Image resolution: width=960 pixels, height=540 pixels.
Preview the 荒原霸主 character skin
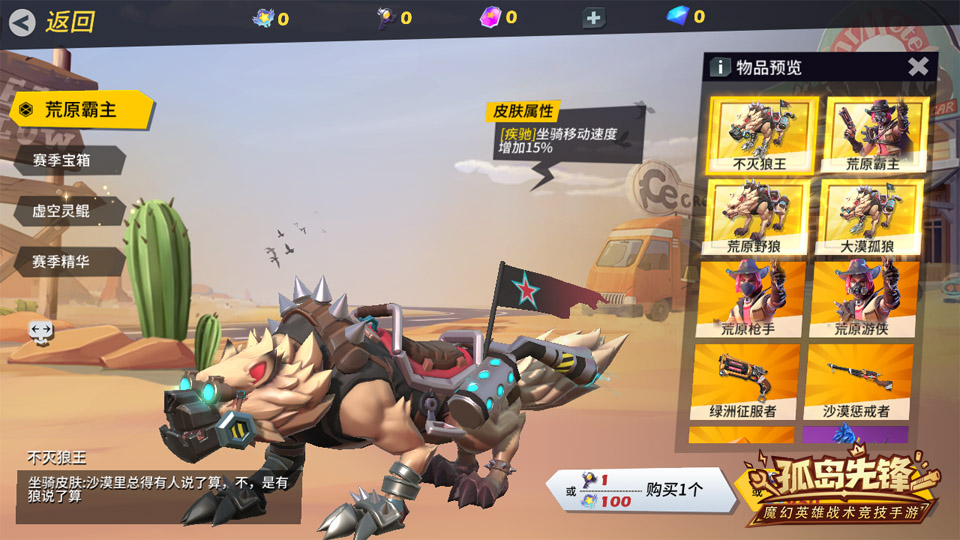click(873, 135)
